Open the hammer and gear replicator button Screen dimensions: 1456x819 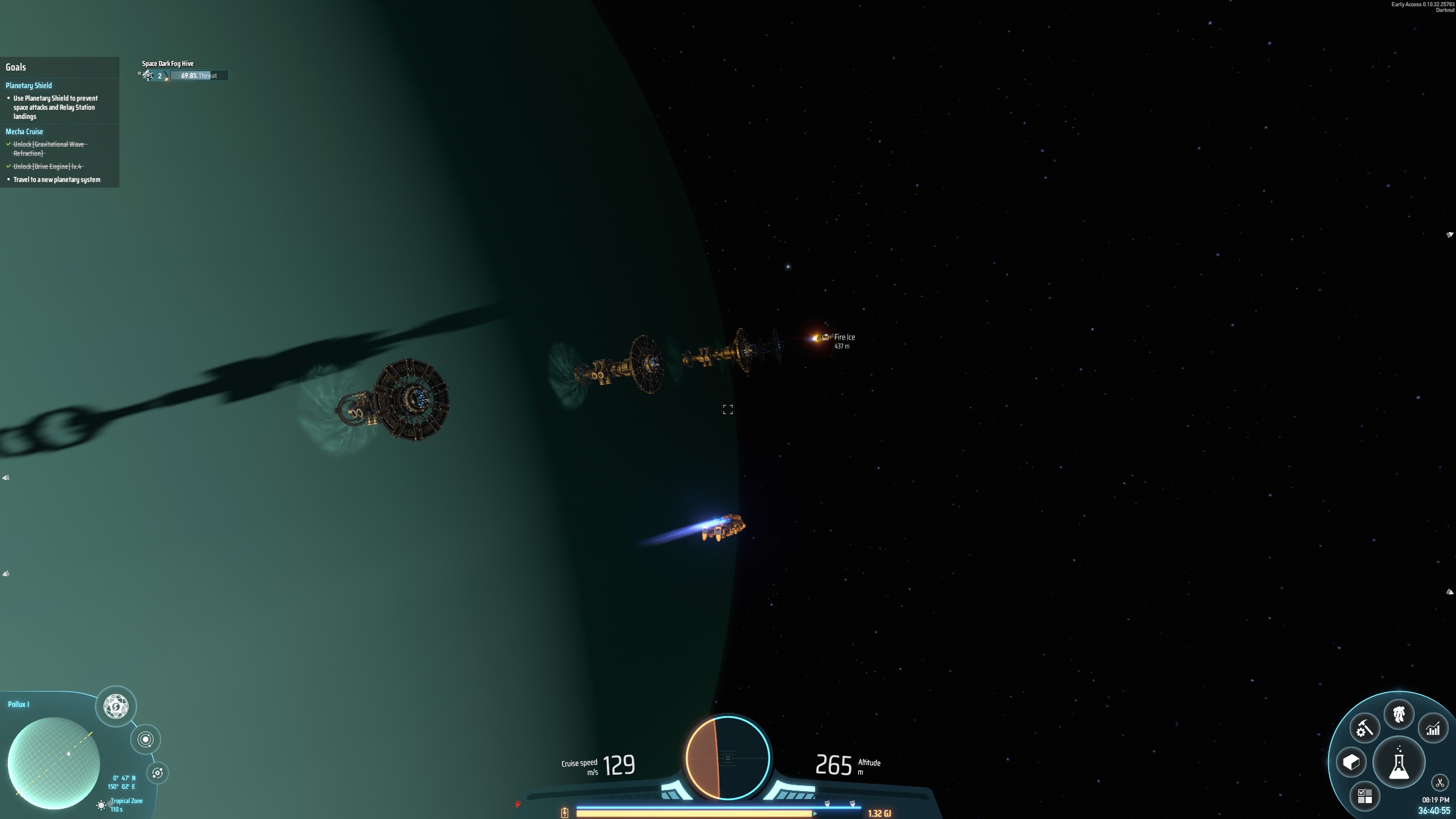point(1364,729)
